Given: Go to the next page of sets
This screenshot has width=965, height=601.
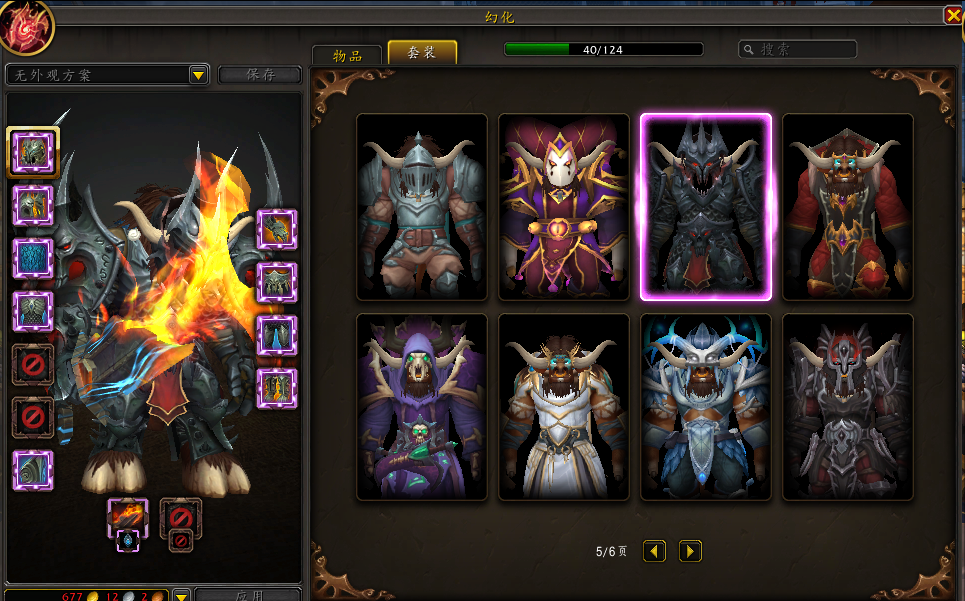Looking at the screenshot, I should click(x=690, y=551).
